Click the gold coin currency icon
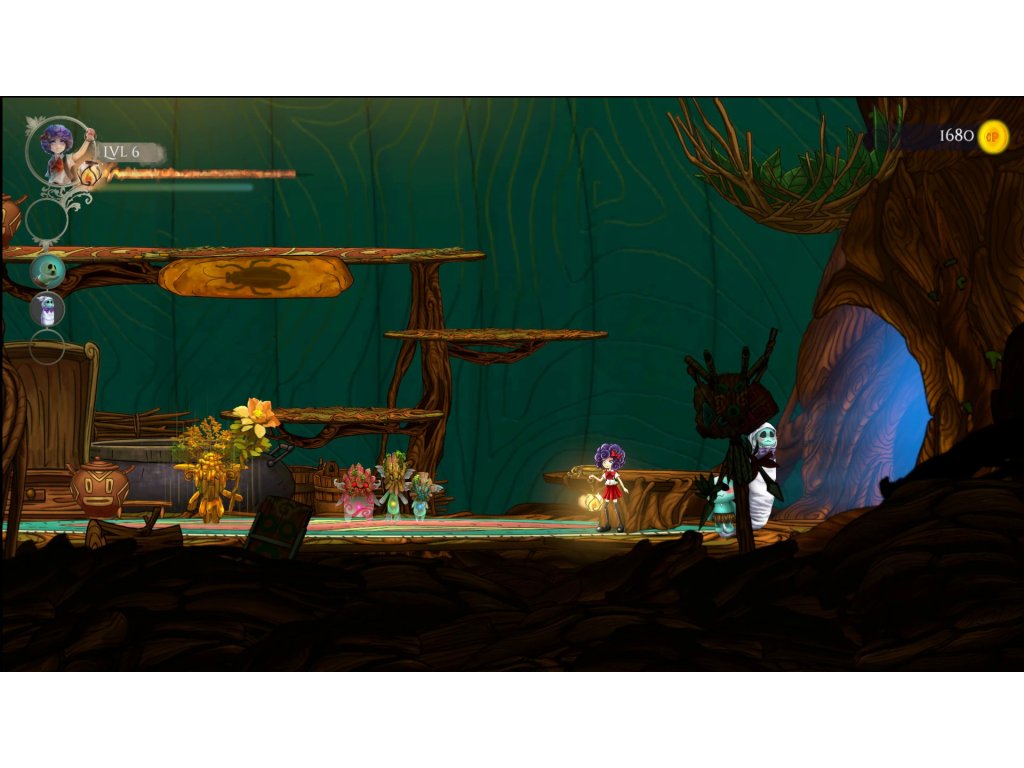Viewport: 1024px width, 768px height. [x=992, y=136]
